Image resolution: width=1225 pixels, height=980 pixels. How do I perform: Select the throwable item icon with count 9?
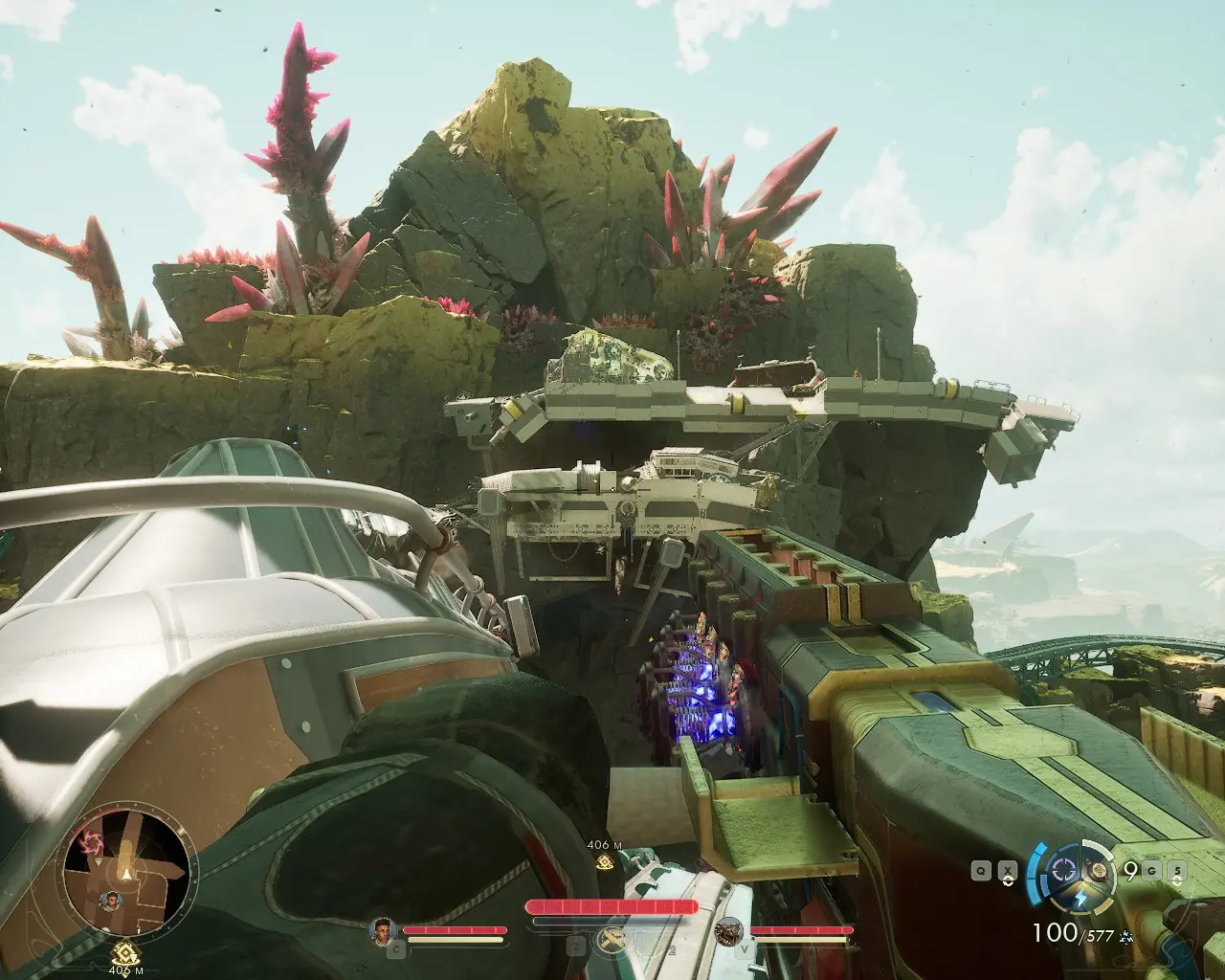click(x=1101, y=871)
